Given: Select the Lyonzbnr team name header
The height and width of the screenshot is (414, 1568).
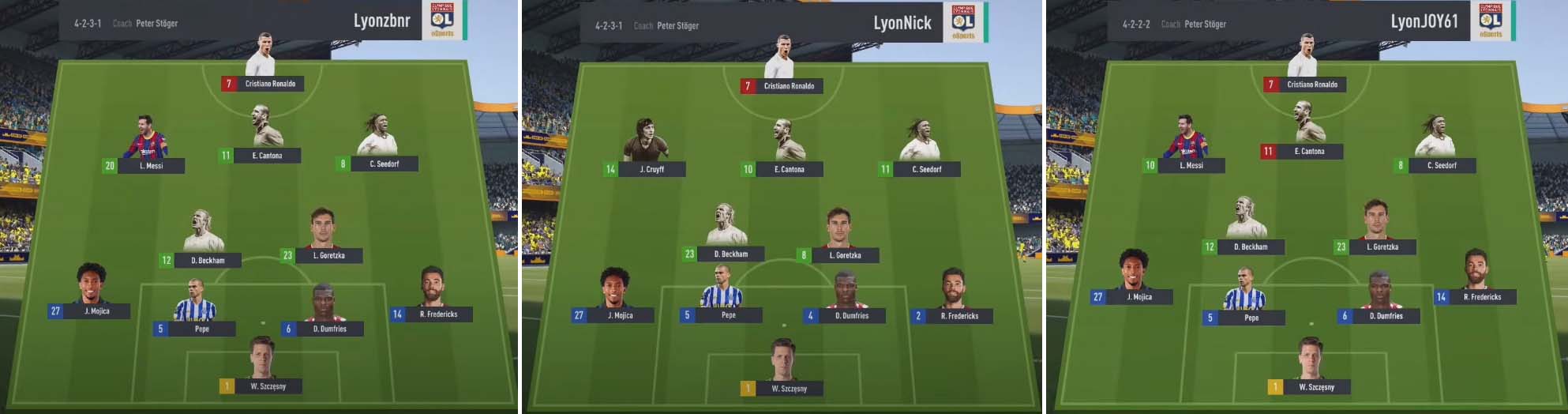Looking at the screenshot, I should coord(382,21).
